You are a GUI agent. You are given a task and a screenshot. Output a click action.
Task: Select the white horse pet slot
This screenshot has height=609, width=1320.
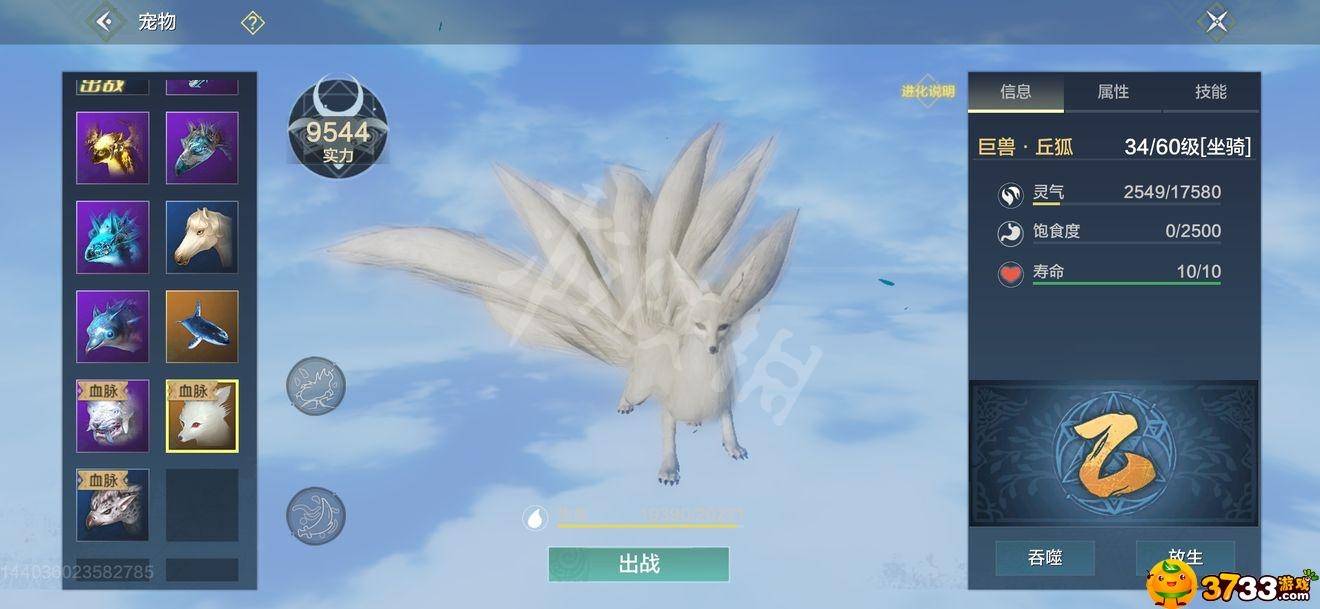click(202, 237)
